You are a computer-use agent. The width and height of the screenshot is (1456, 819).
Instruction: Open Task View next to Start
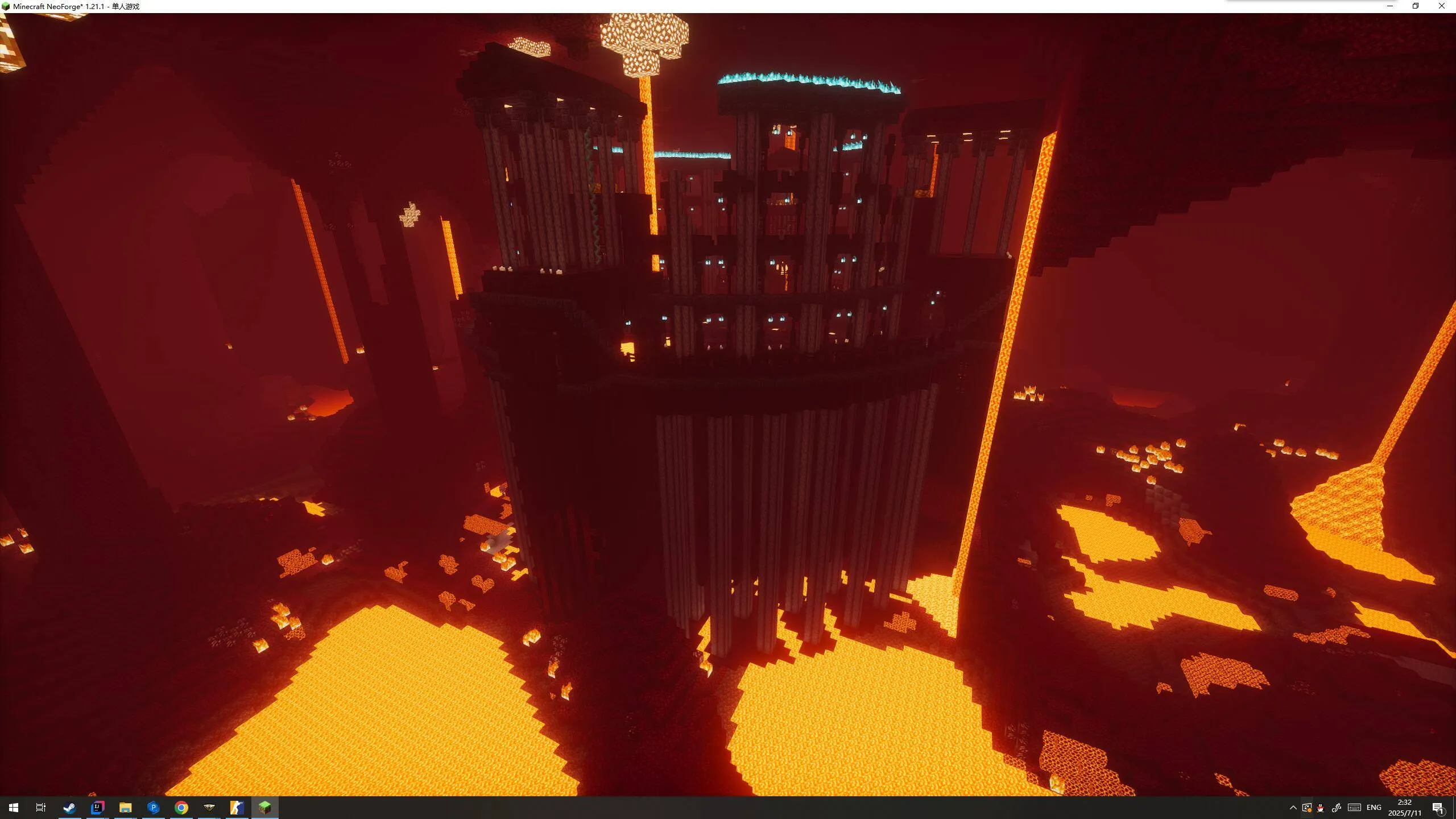pos(40,806)
